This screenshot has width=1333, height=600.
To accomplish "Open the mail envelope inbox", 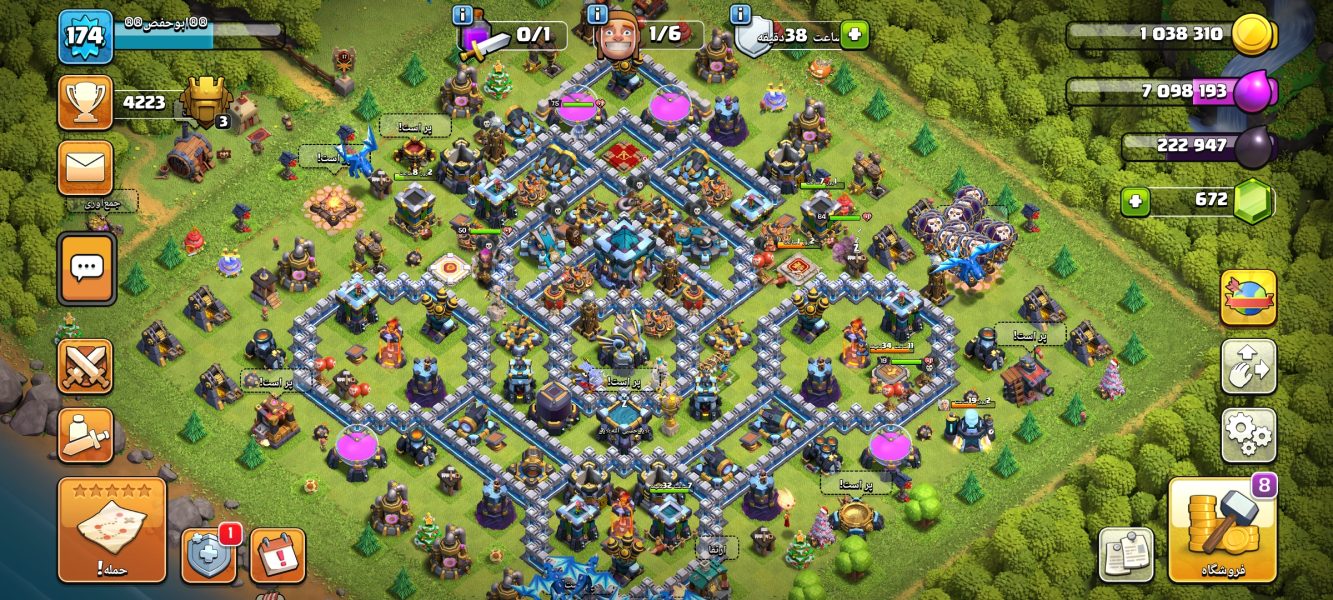I will 85,167.
